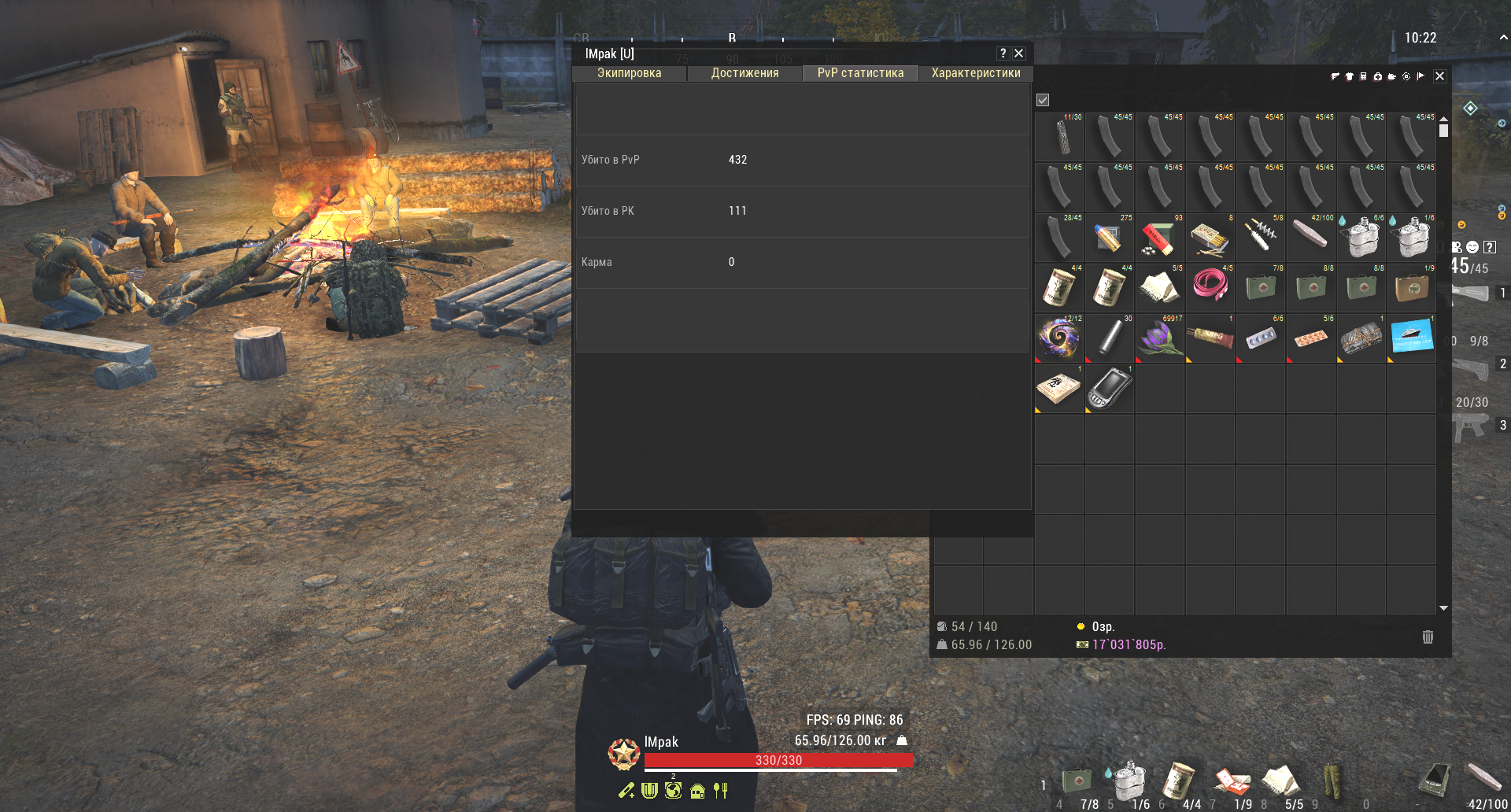1511x812 pixels.
Task: Select the blue ship postcard item
Action: point(1412,338)
